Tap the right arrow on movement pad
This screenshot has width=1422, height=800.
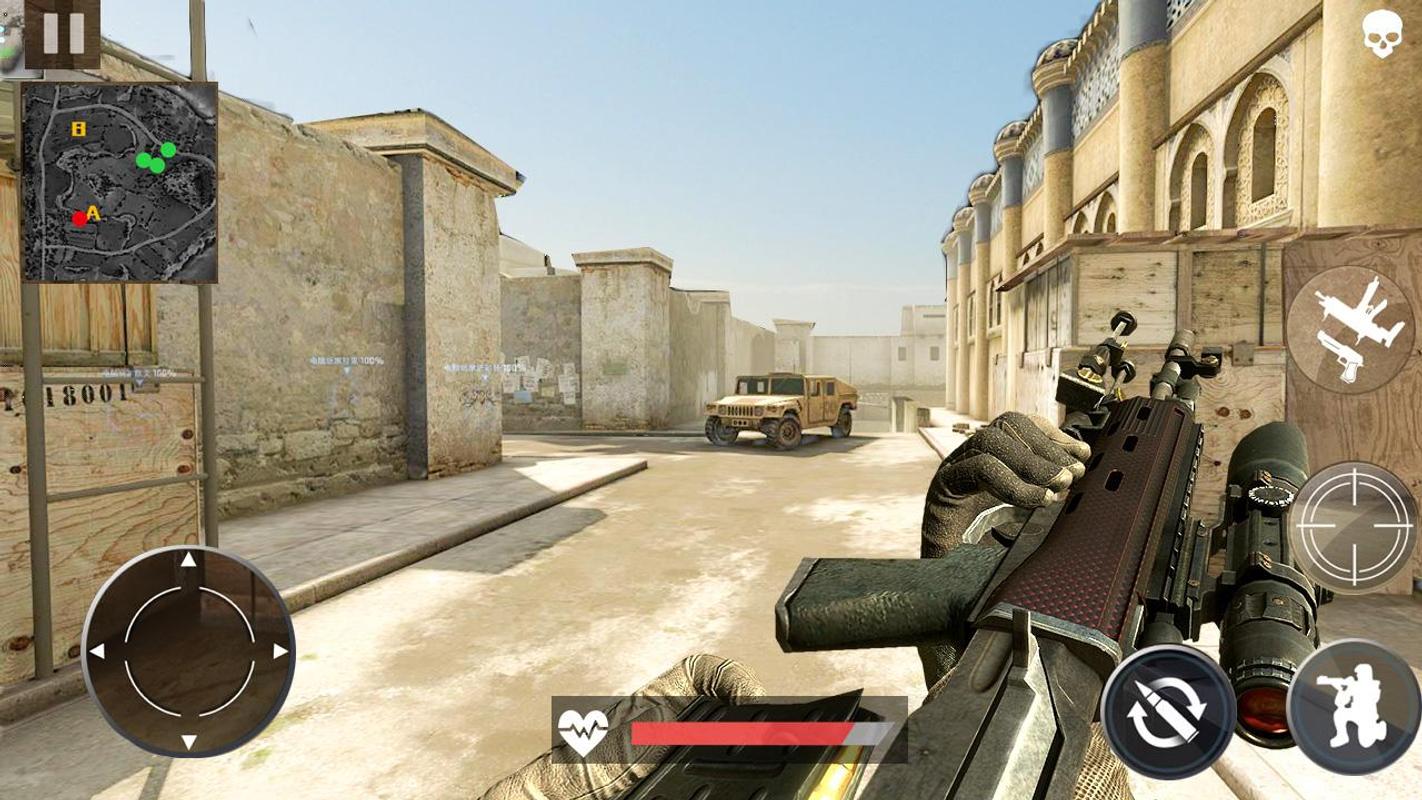pyautogui.click(x=280, y=651)
